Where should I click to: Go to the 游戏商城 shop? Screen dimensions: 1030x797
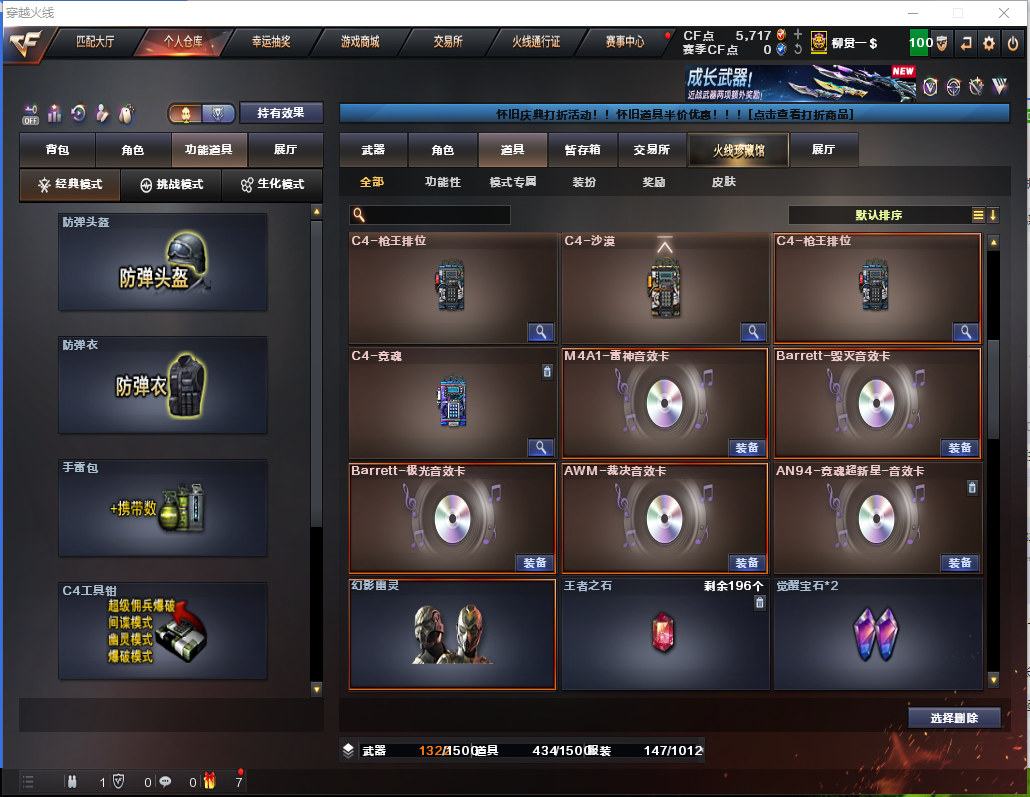pos(359,42)
